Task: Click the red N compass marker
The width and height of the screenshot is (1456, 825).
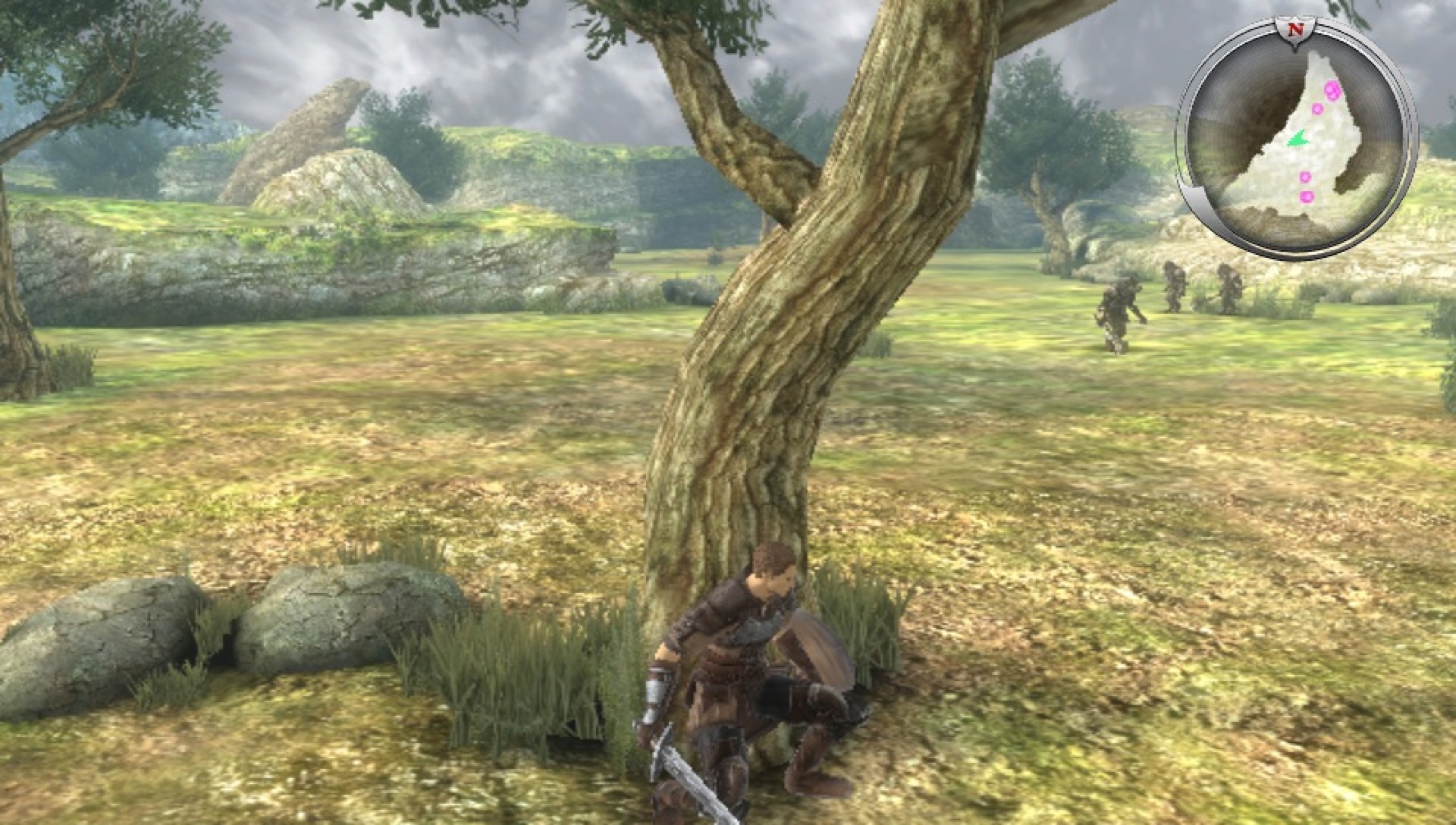Action: [x=1297, y=30]
